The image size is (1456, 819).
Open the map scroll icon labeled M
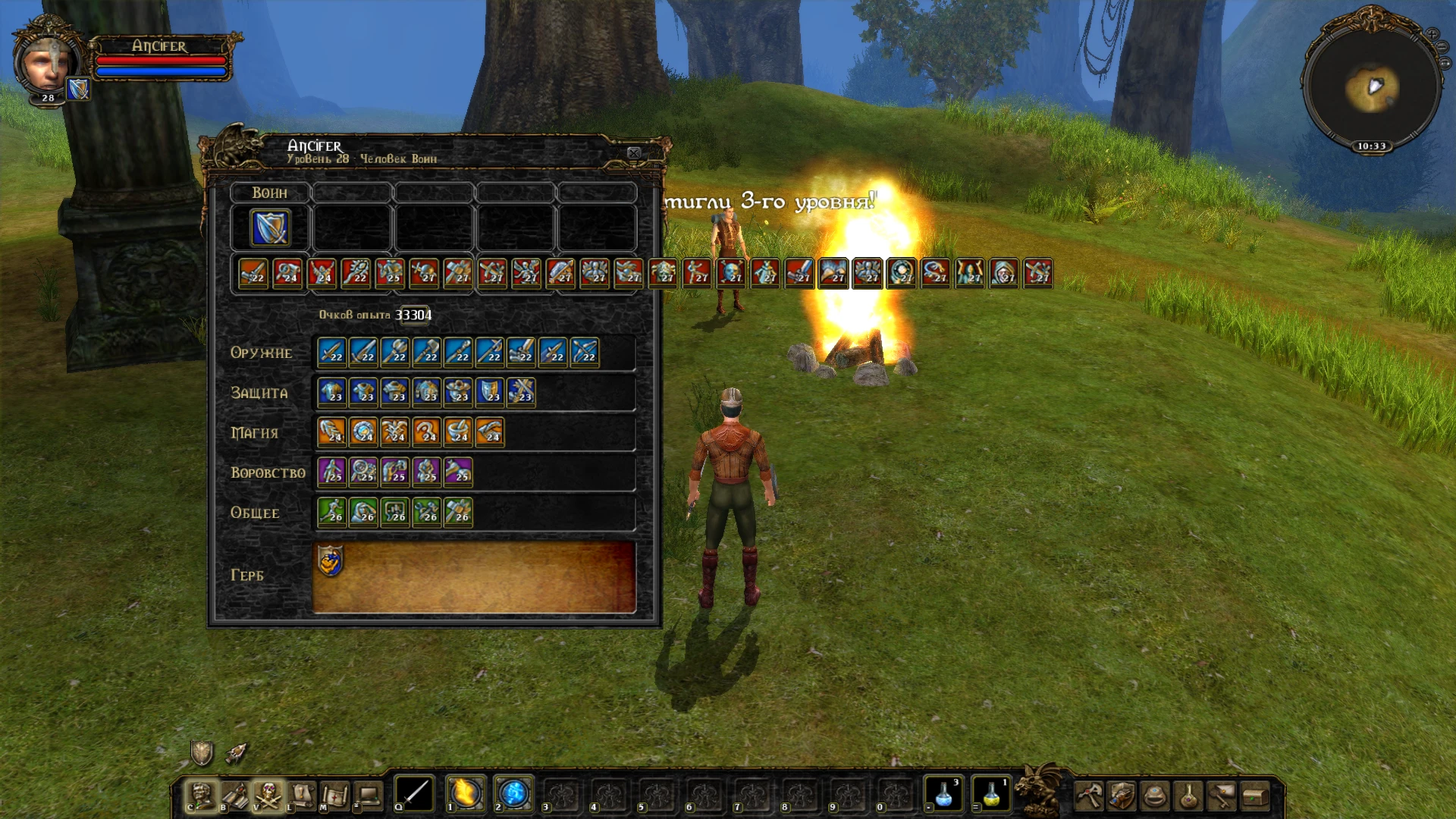[336, 795]
